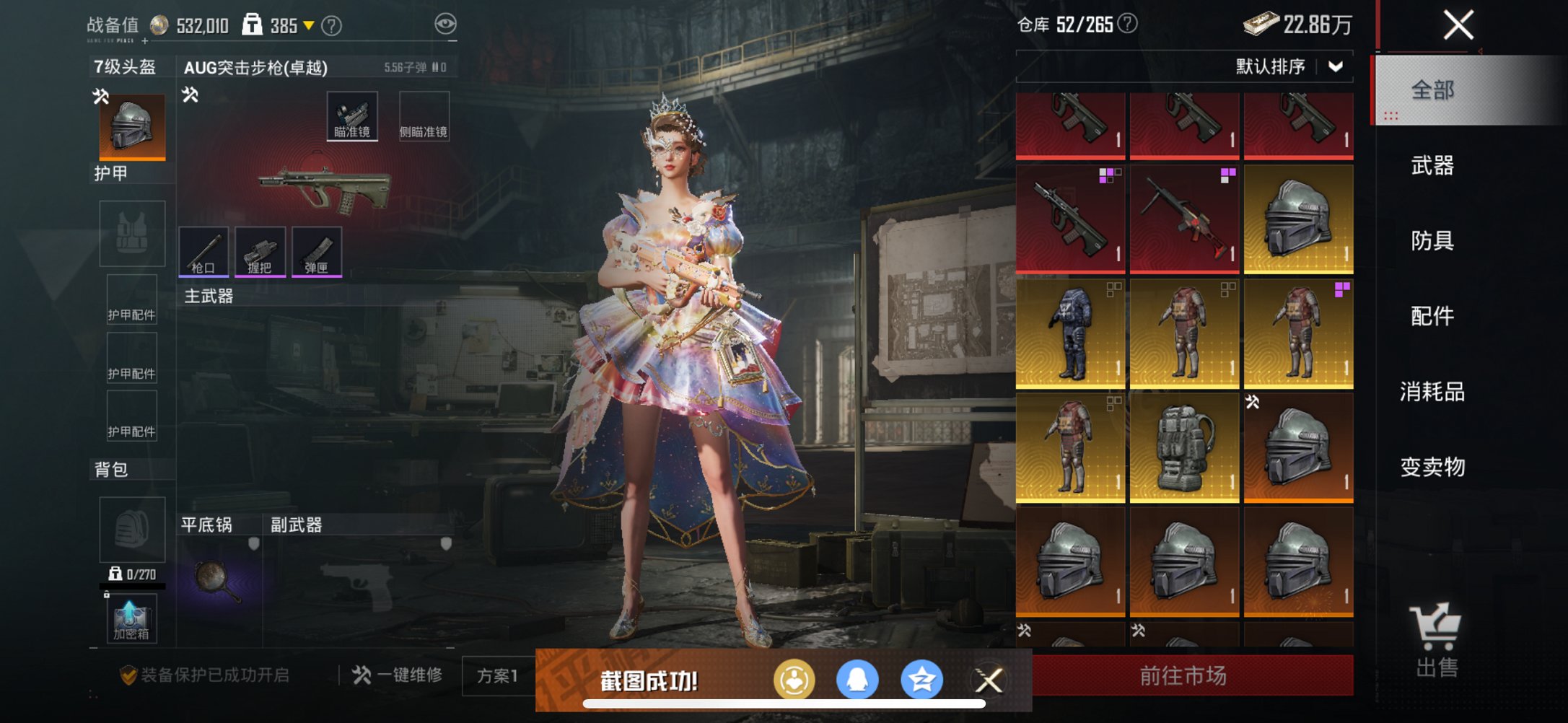1568x723 pixels.
Task: Click the 弹匣 magazine attachment slot
Action: pyautogui.click(x=317, y=253)
